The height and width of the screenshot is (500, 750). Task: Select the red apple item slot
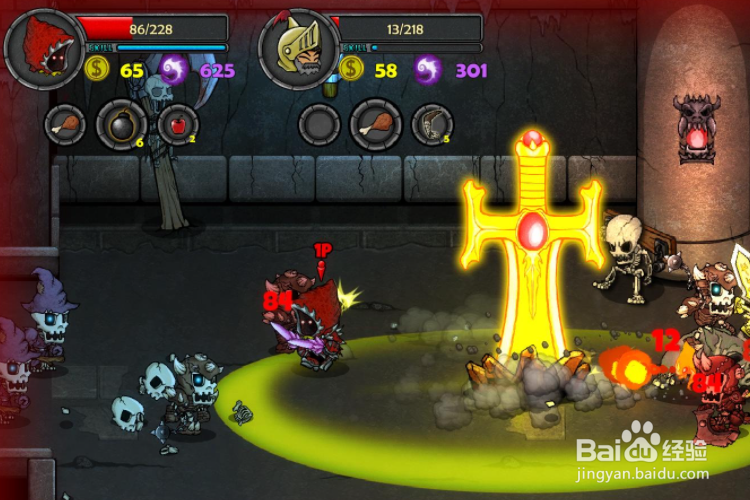[x=178, y=124]
